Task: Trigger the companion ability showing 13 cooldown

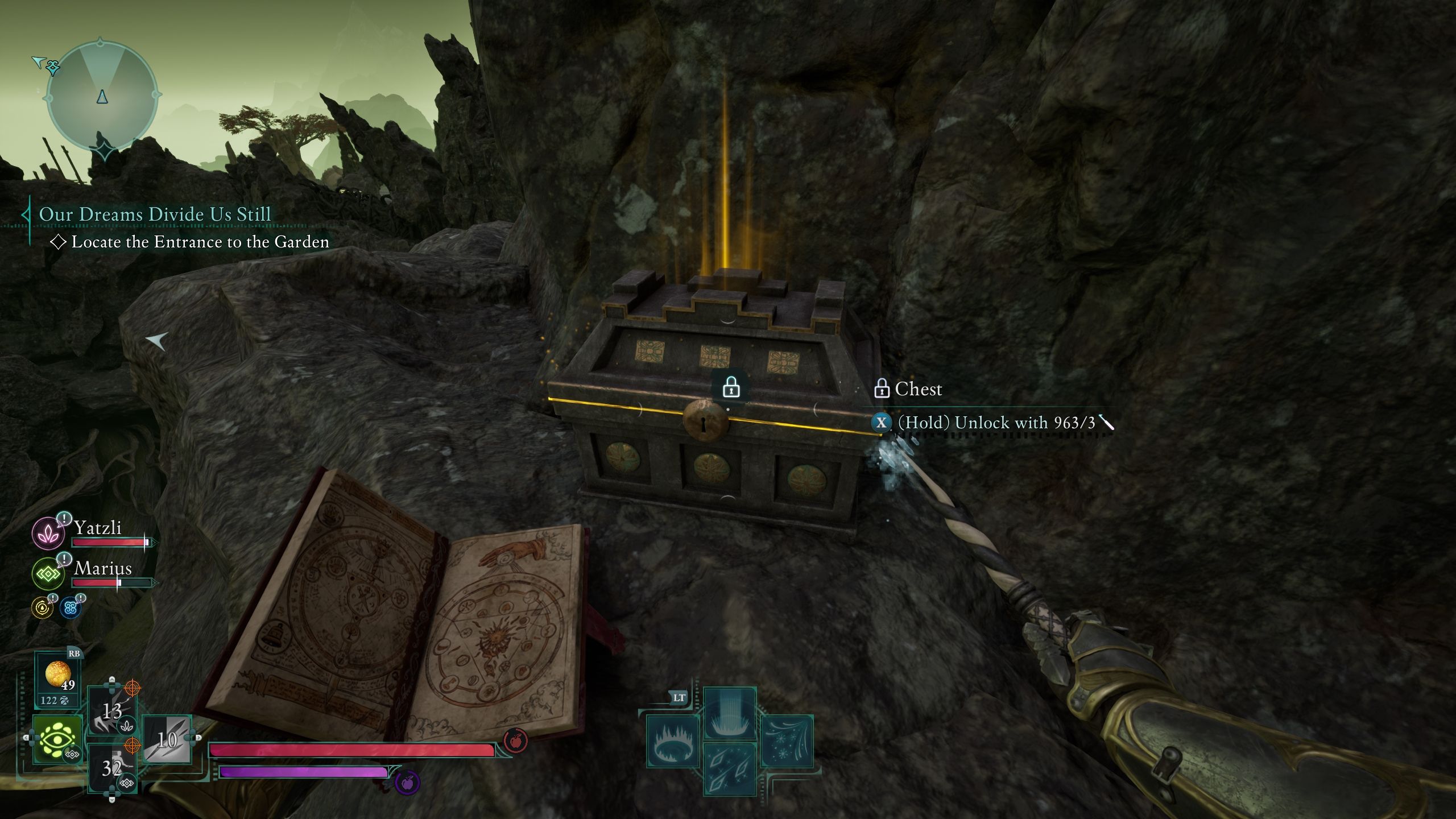Action: click(112, 711)
